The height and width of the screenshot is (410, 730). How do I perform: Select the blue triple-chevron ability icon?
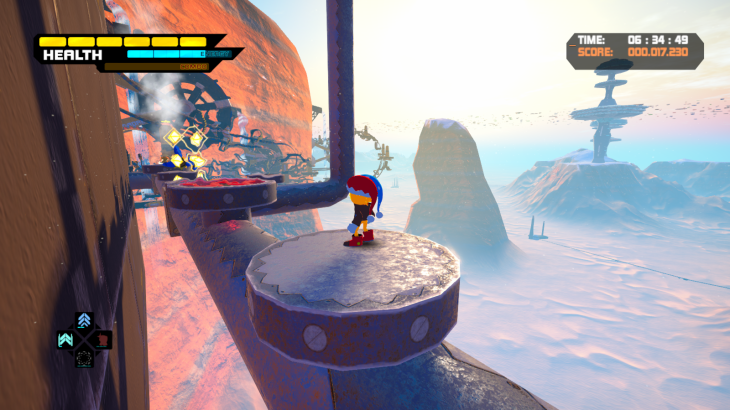pos(84,321)
